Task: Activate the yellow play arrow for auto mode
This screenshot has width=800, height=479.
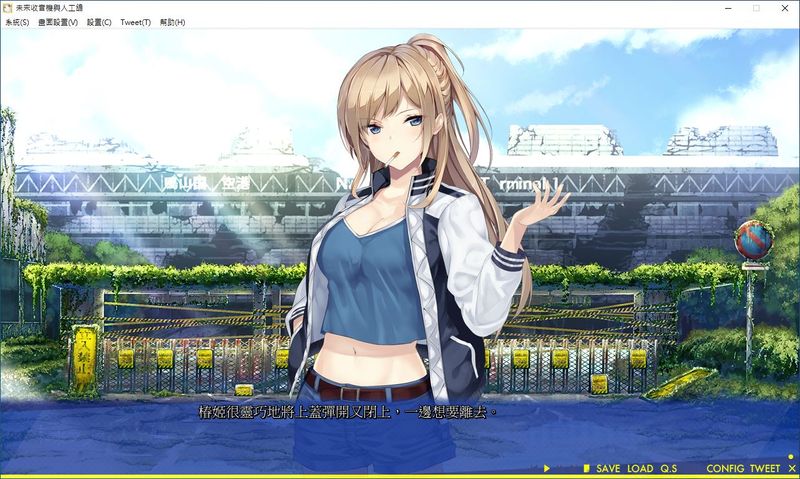Action: click(x=547, y=469)
